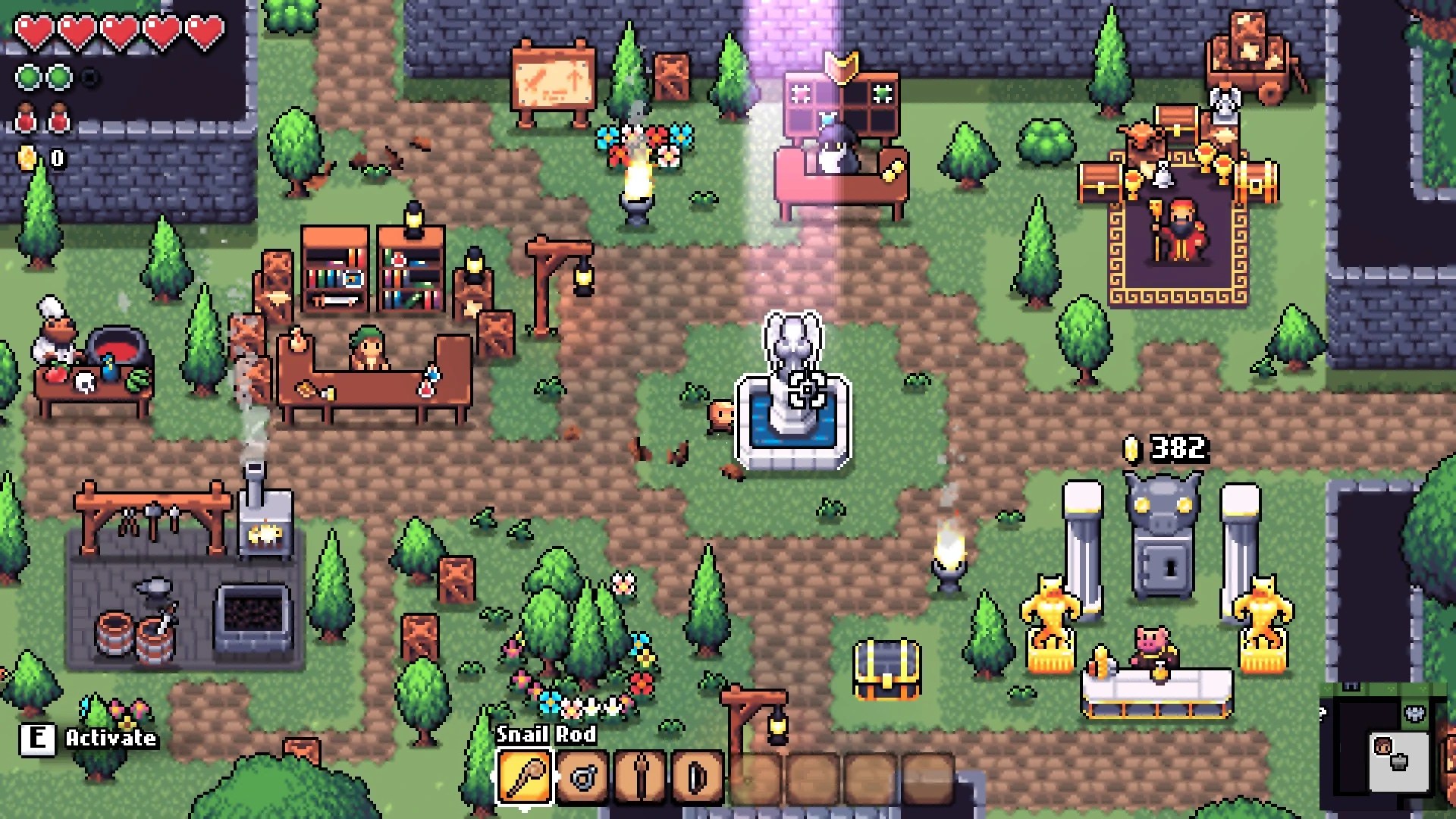Choose the spear weapon hotbar slot

pyautogui.click(x=641, y=777)
